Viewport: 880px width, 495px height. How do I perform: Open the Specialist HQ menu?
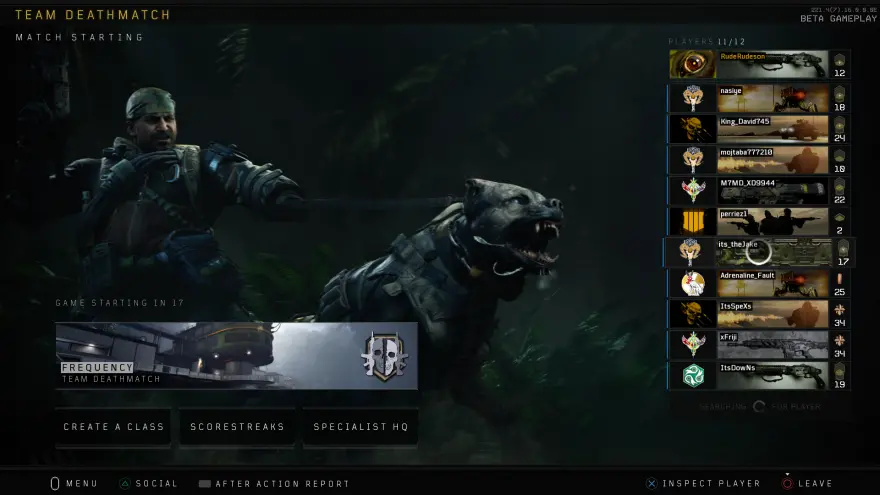[361, 427]
